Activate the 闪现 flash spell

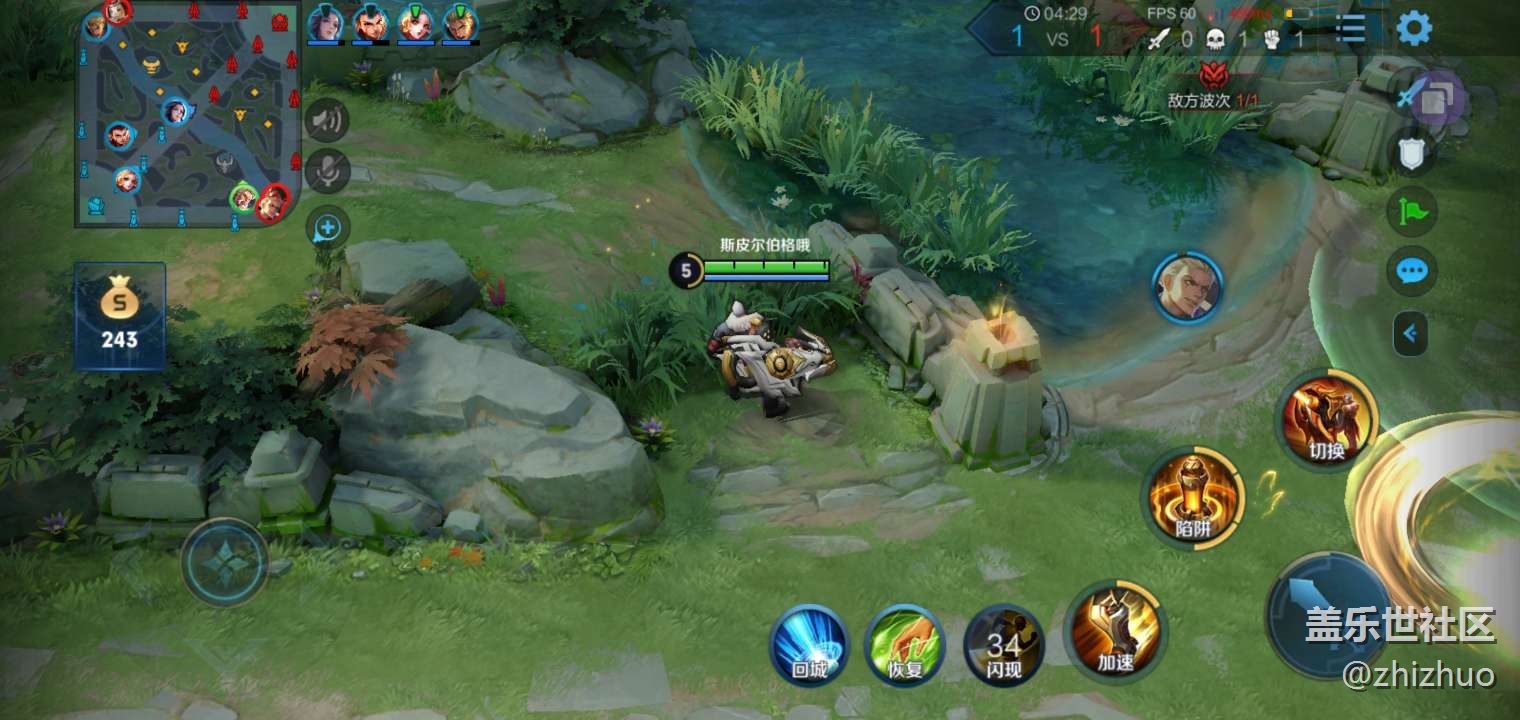click(x=1003, y=644)
